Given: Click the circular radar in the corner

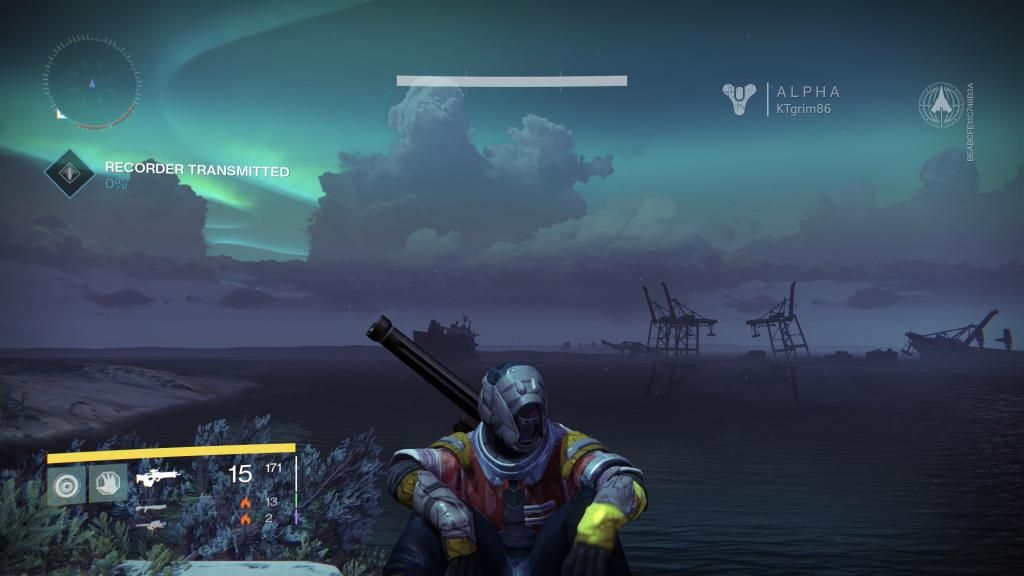Looking at the screenshot, I should point(91,82).
